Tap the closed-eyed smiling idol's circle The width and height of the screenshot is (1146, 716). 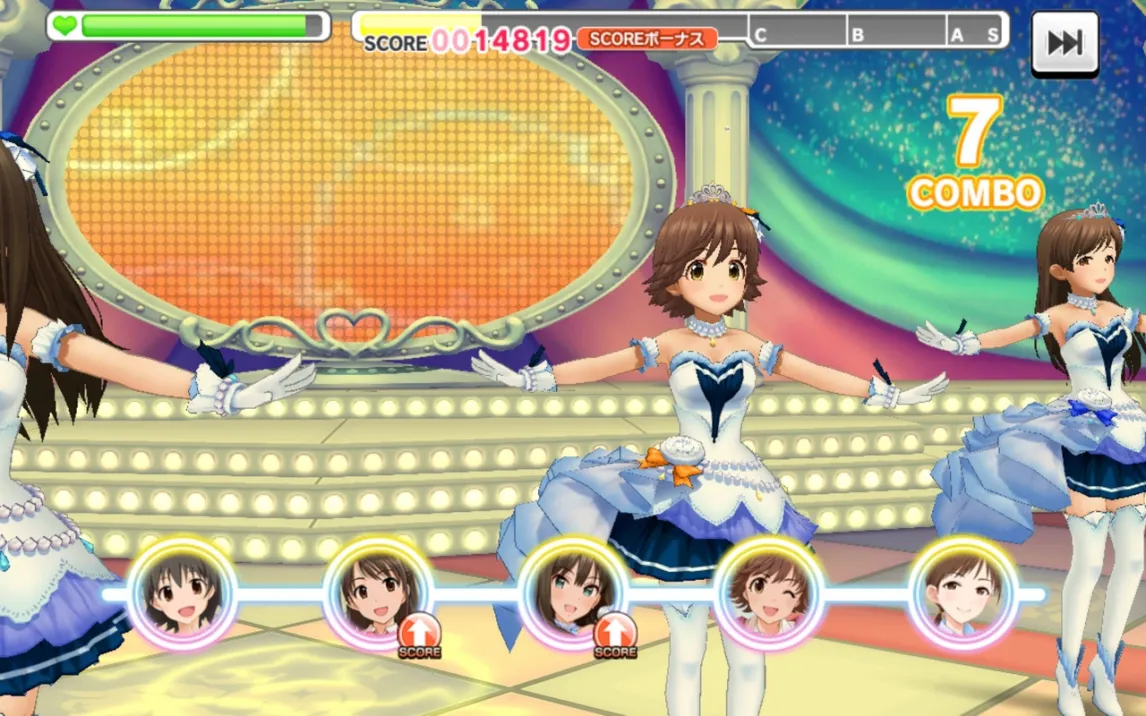coord(963,593)
